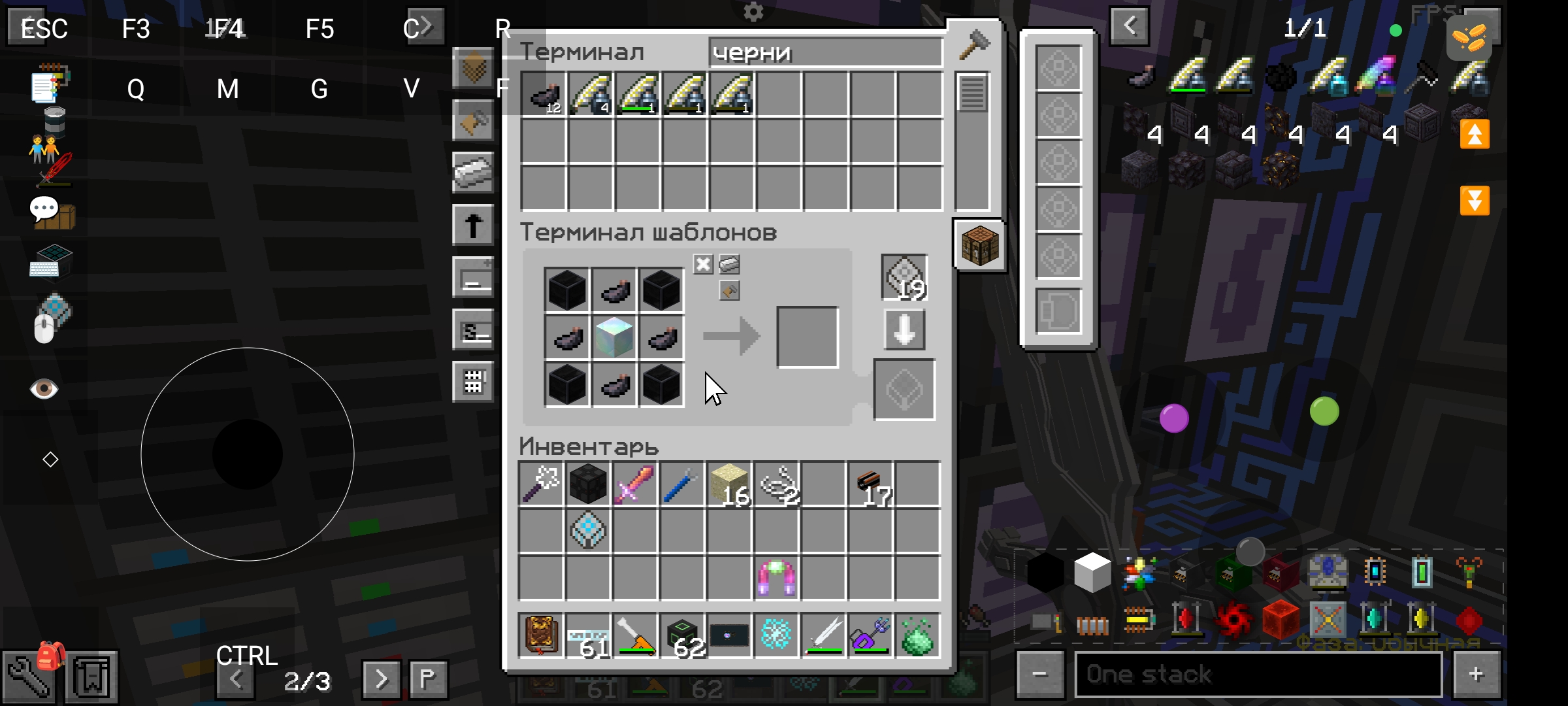Open settings with the gear icon
Viewport: 1568px width, 706px height.
753,12
